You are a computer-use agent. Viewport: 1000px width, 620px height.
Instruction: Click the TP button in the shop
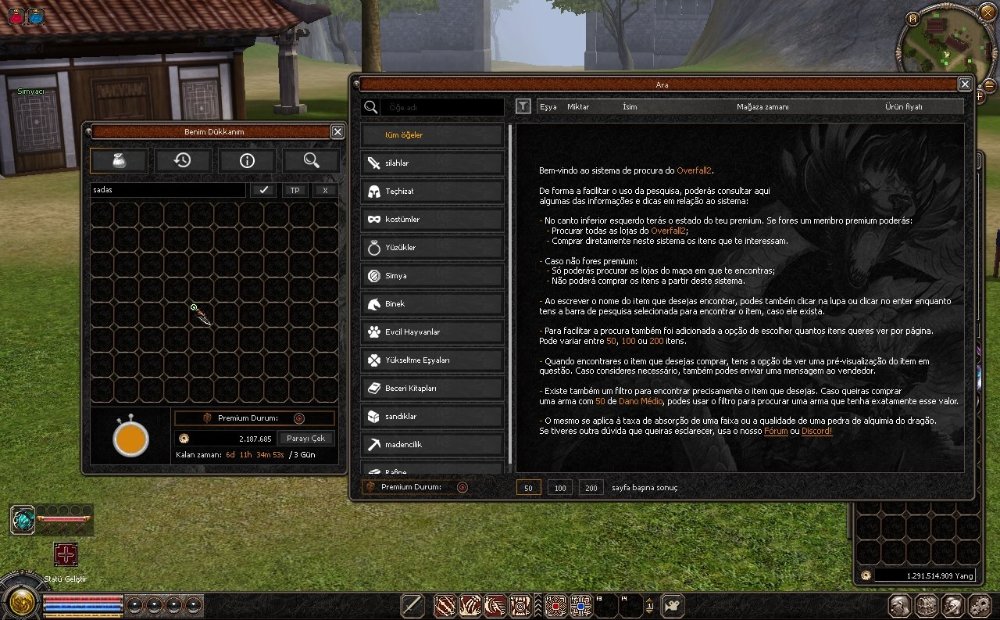[x=294, y=189]
